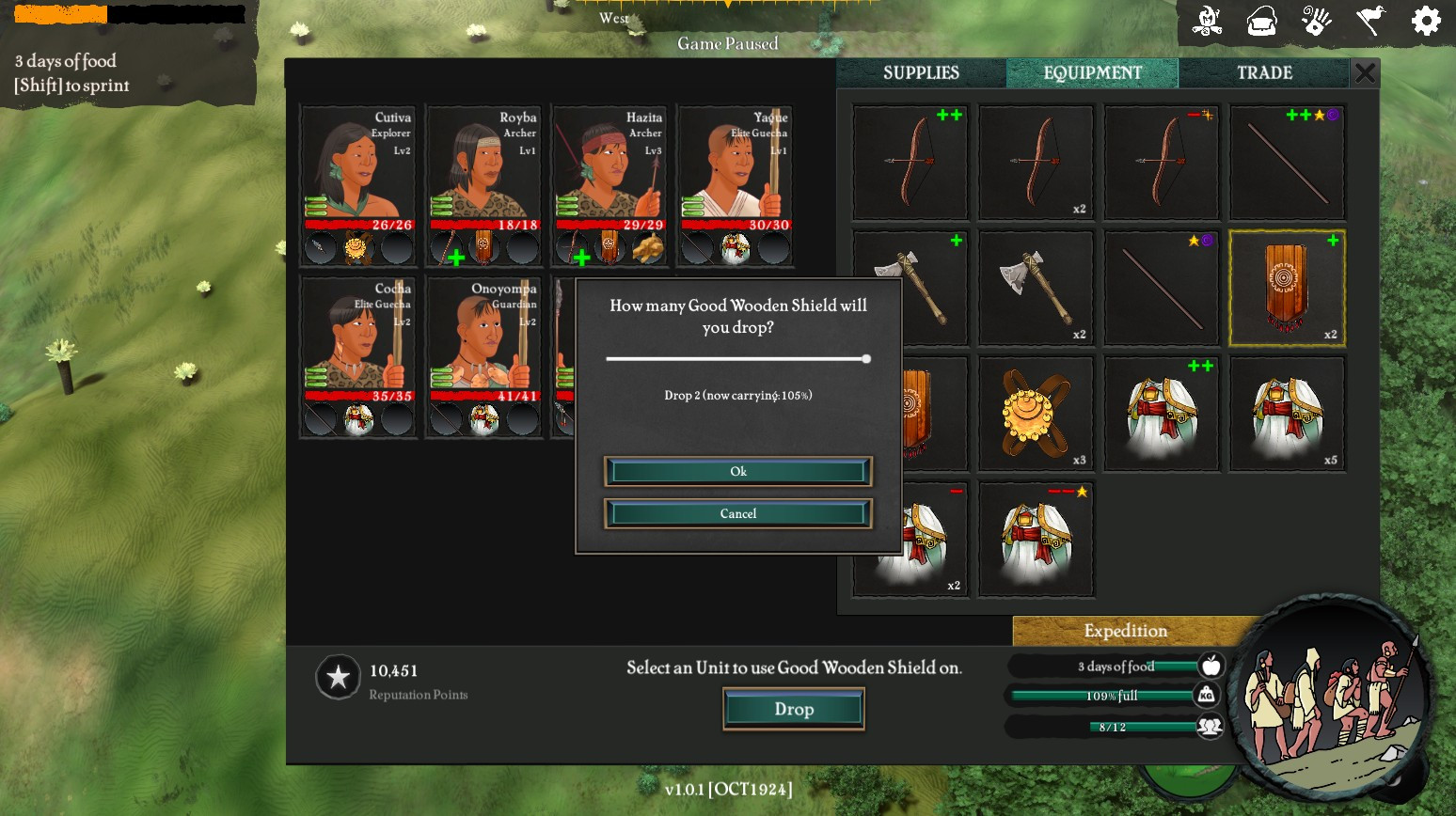Click the Drop button

coord(794,709)
